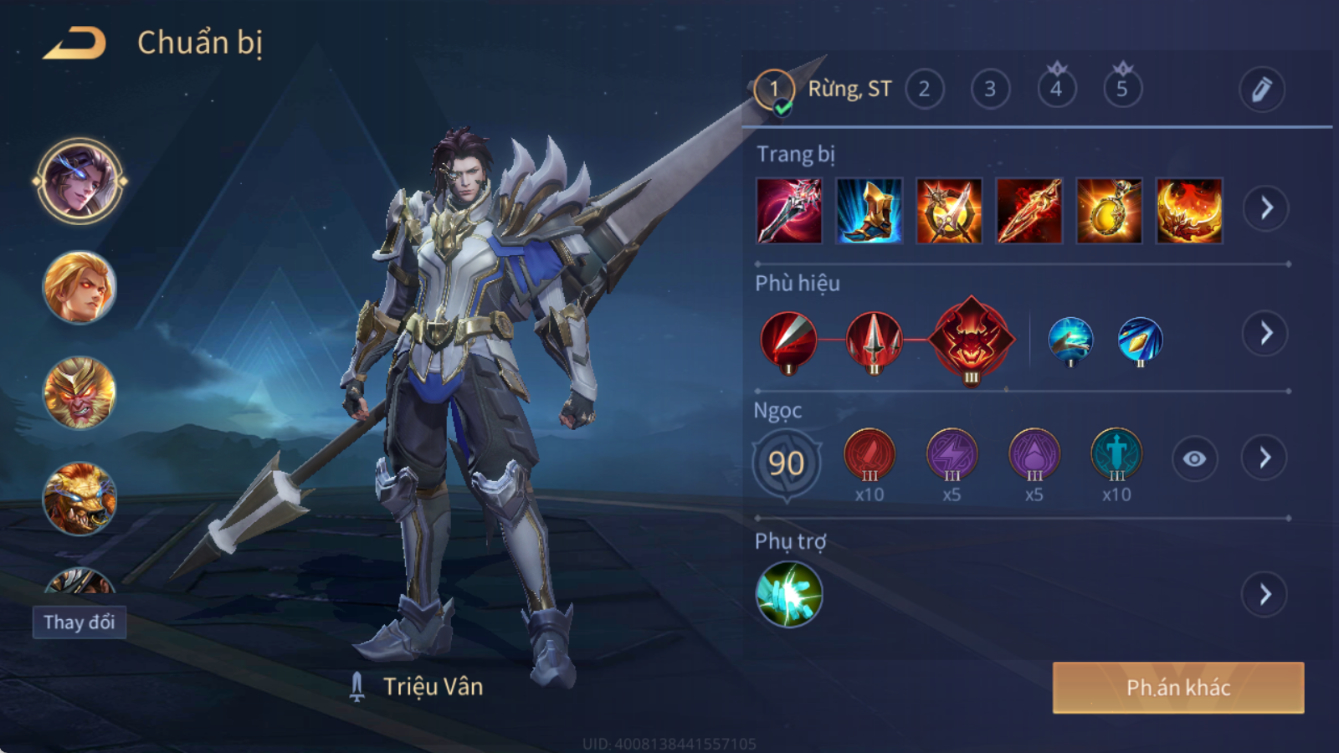
Task: Switch to loadout preset 5
Action: pos(1122,90)
